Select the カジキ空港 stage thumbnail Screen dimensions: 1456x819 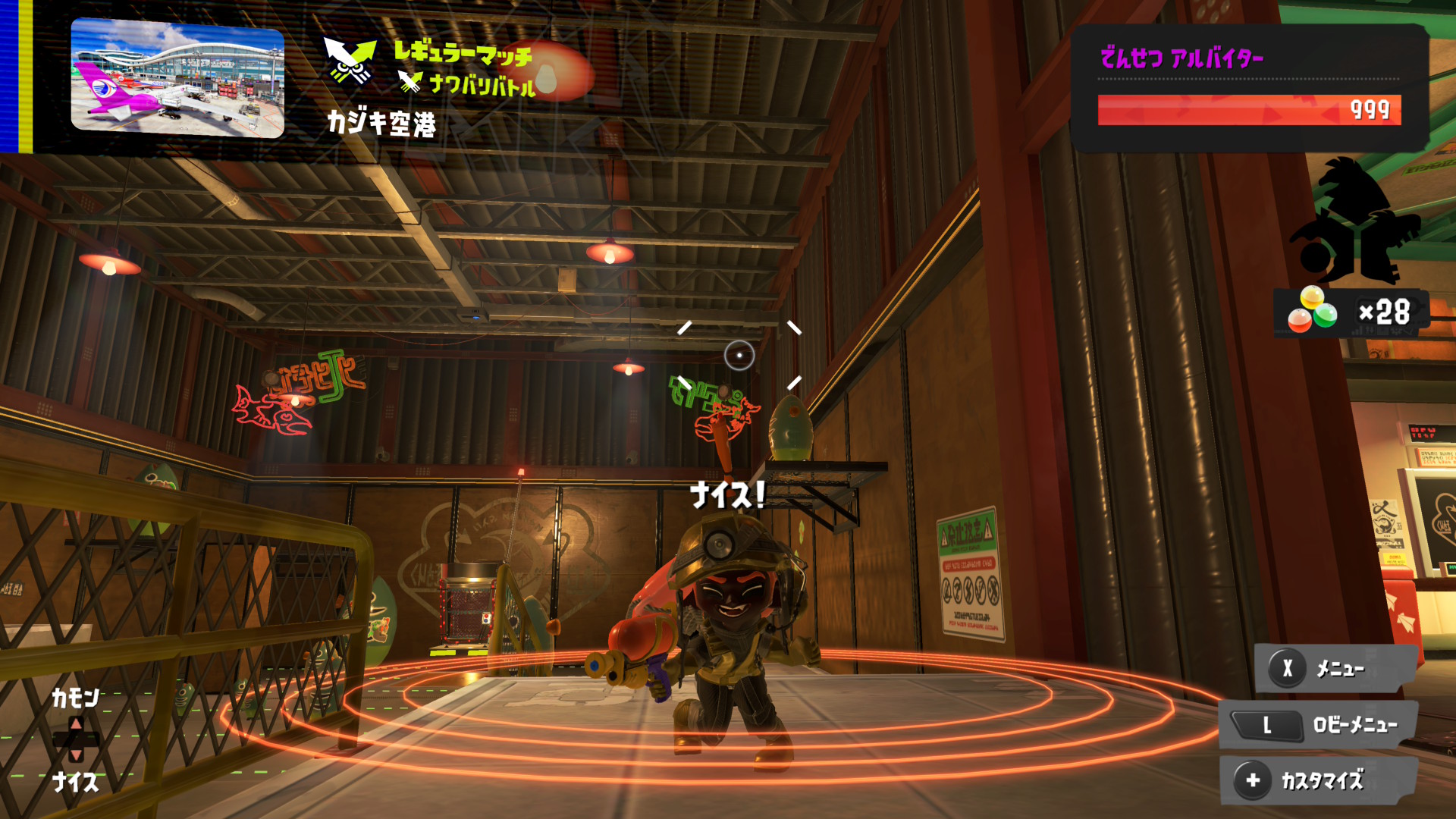point(177,78)
